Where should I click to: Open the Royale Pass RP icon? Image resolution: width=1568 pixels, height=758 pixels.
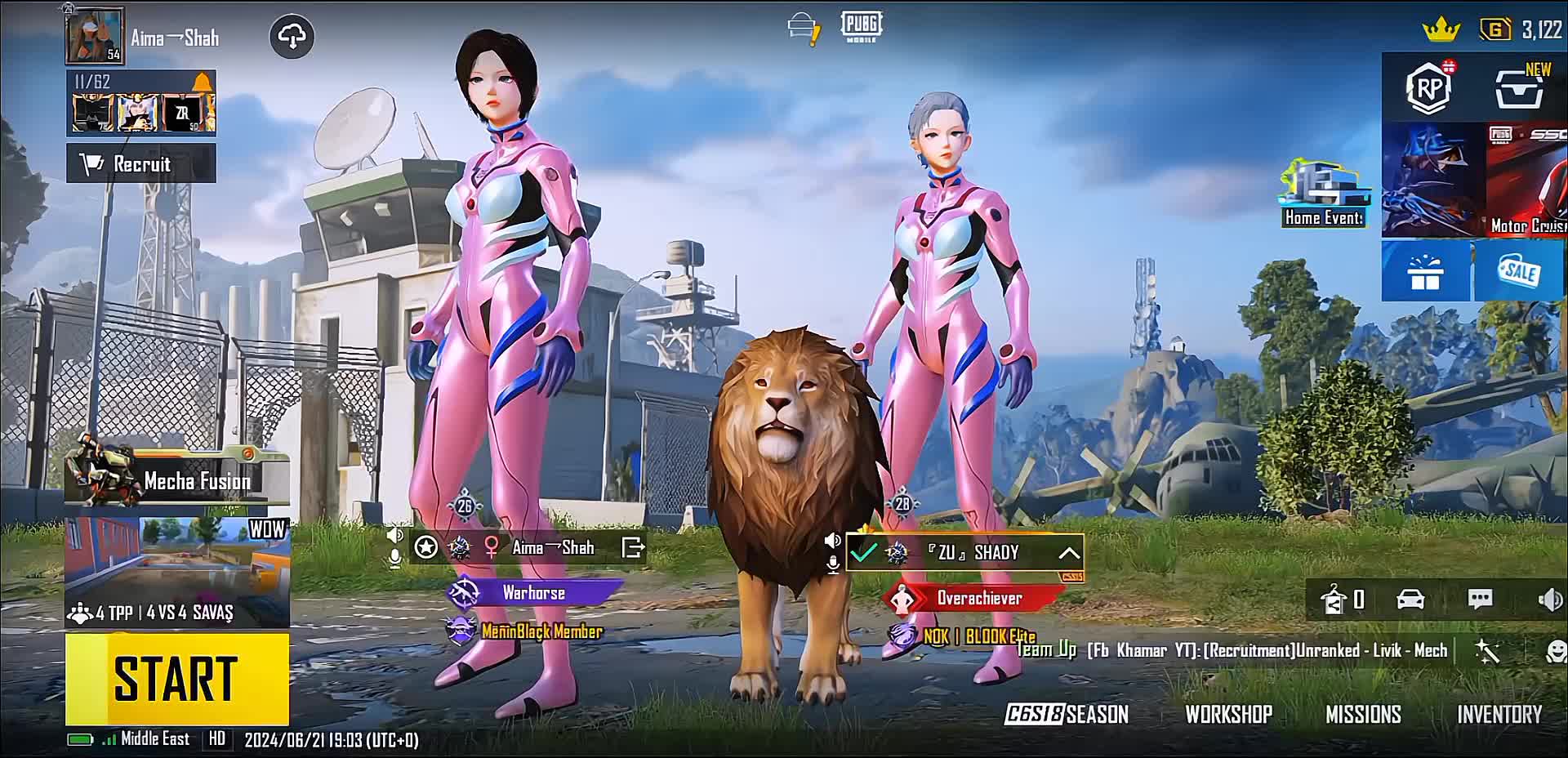pyautogui.click(x=1429, y=87)
